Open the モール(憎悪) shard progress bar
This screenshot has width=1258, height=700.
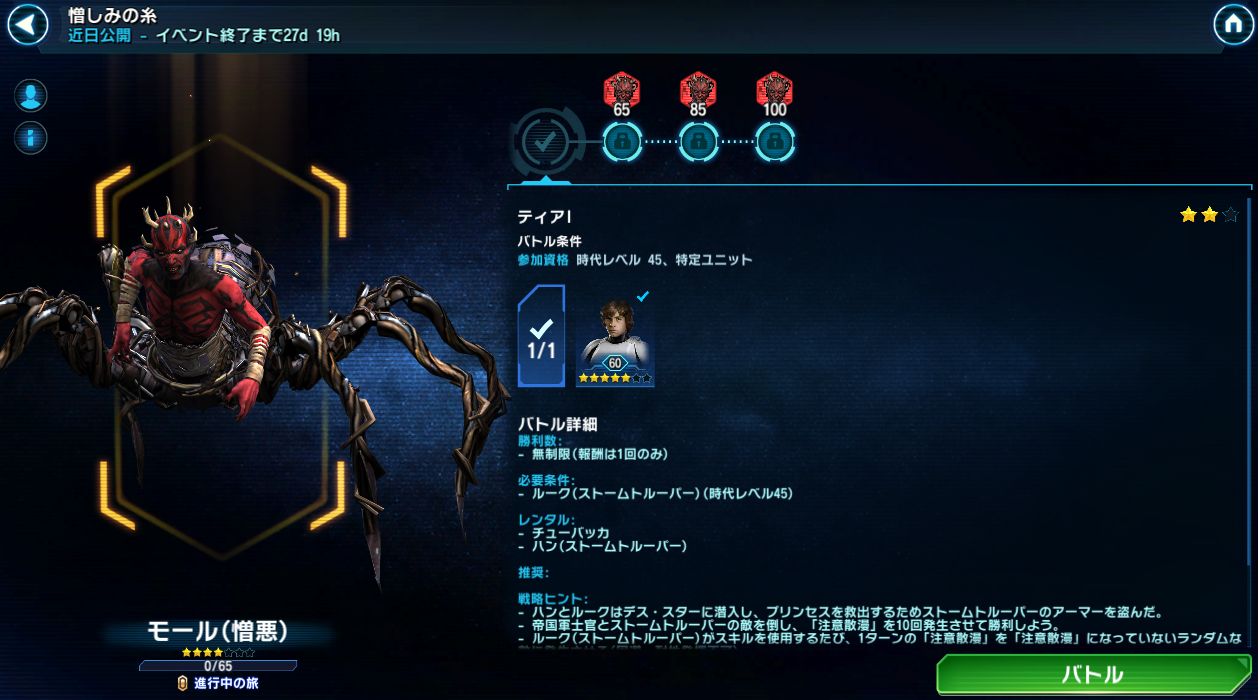218,666
